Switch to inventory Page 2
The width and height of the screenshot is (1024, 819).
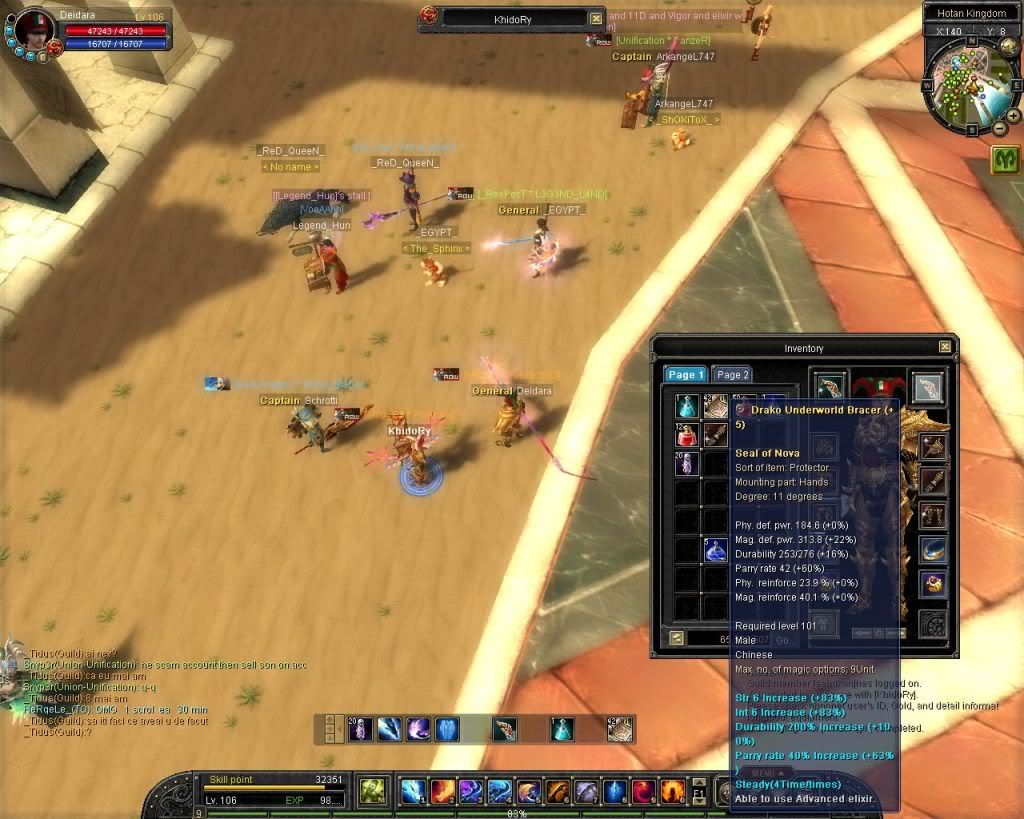click(x=733, y=375)
